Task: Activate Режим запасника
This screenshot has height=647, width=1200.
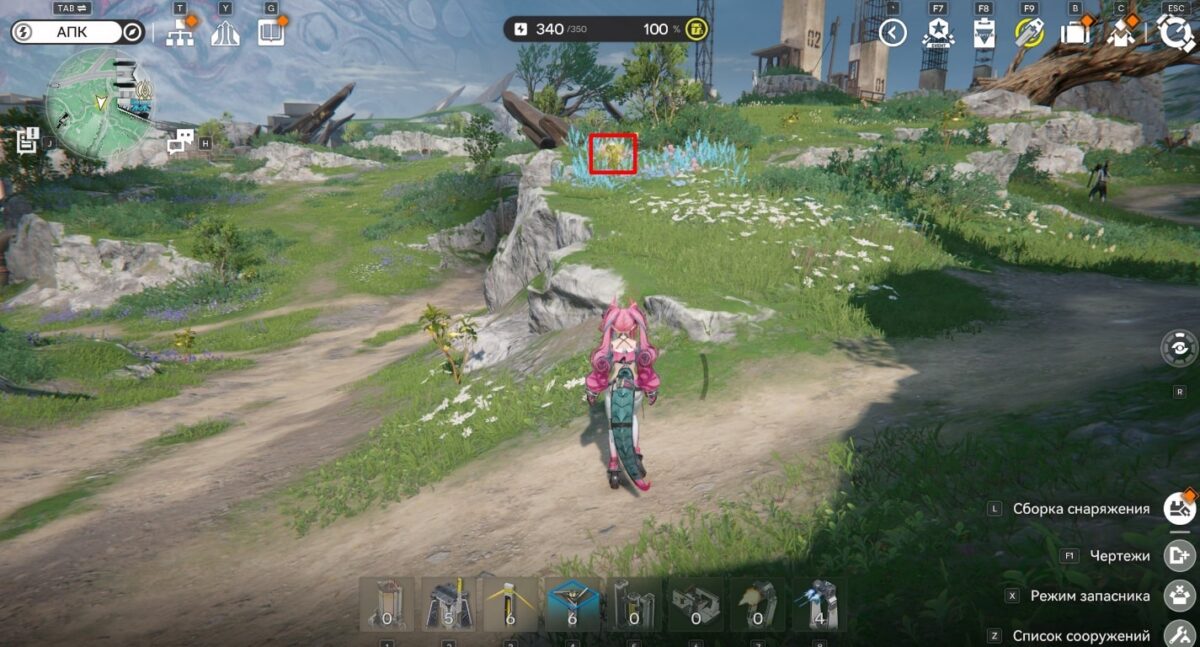Action: click(x=1180, y=596)
